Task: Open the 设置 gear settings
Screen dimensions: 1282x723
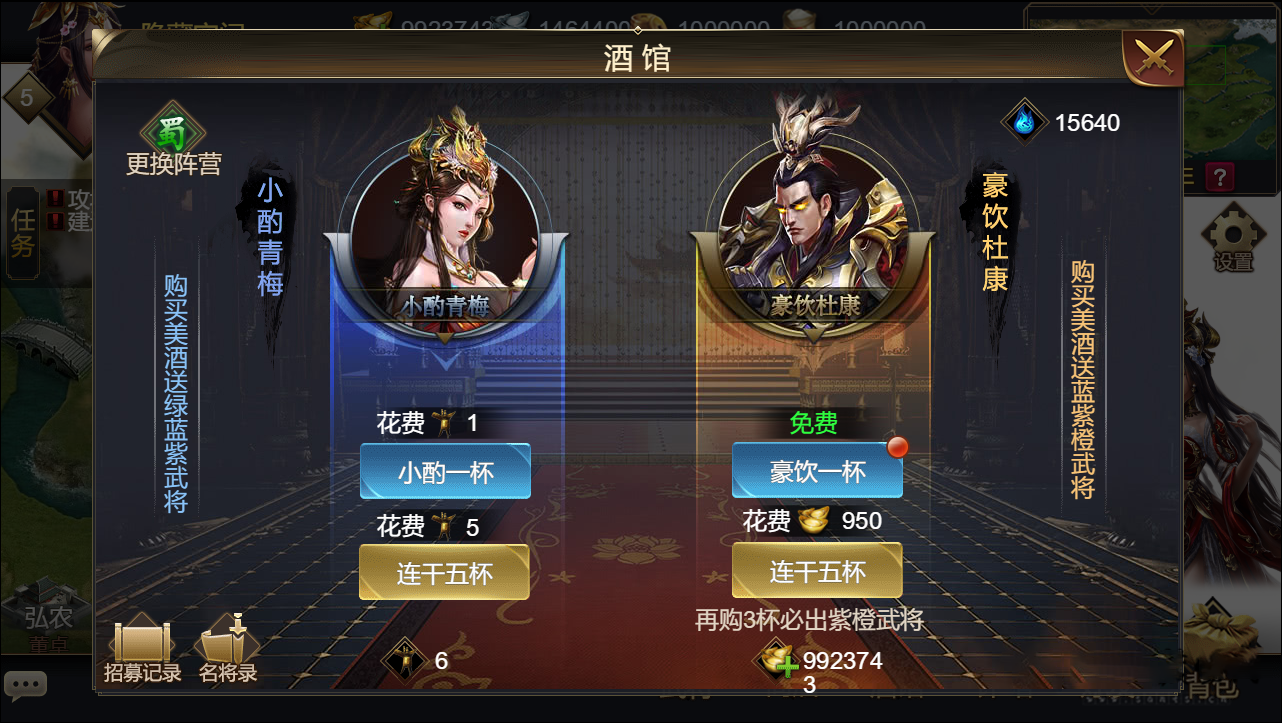Action: point(1232,238)
